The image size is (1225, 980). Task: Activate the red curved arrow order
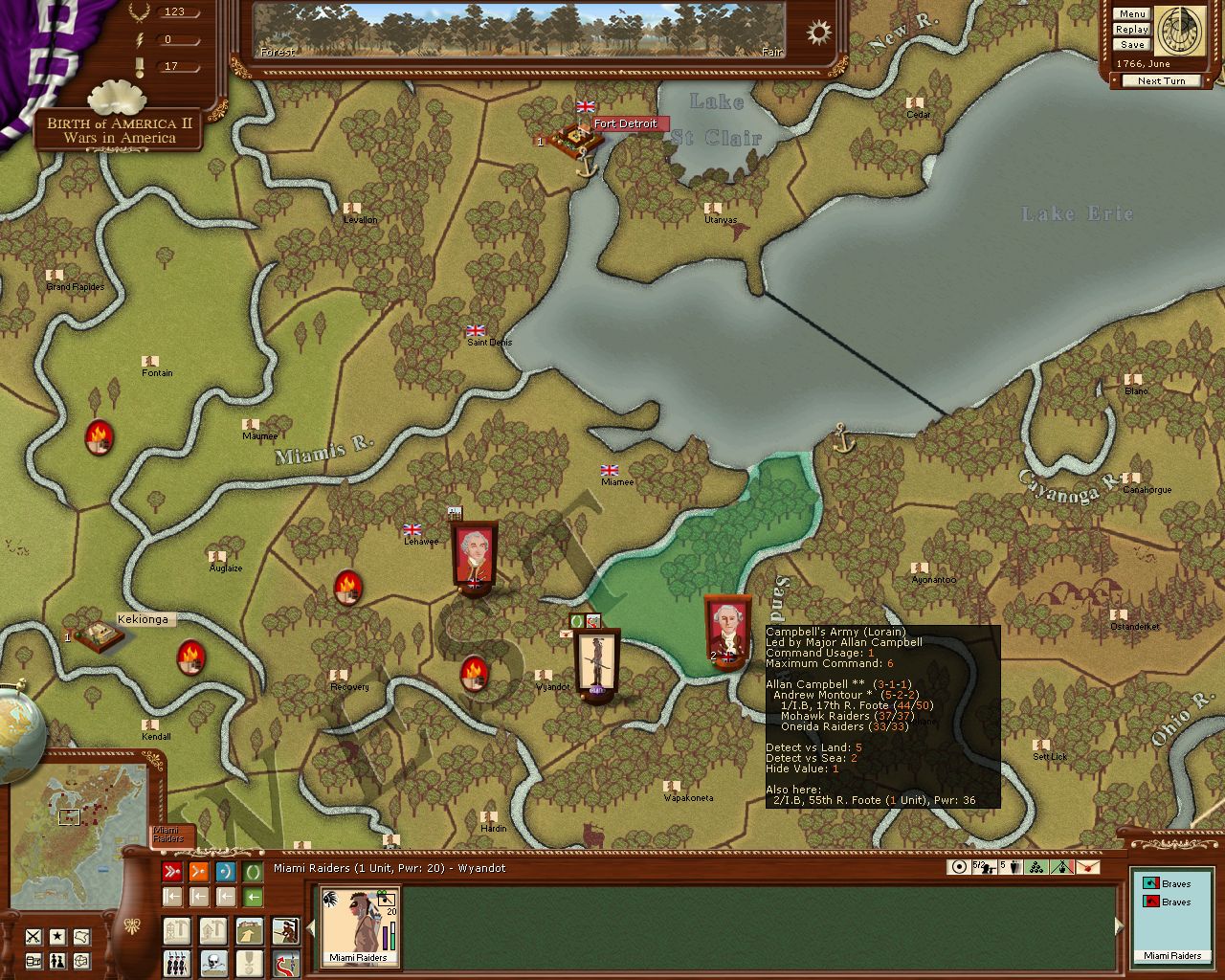coord(284,962)
